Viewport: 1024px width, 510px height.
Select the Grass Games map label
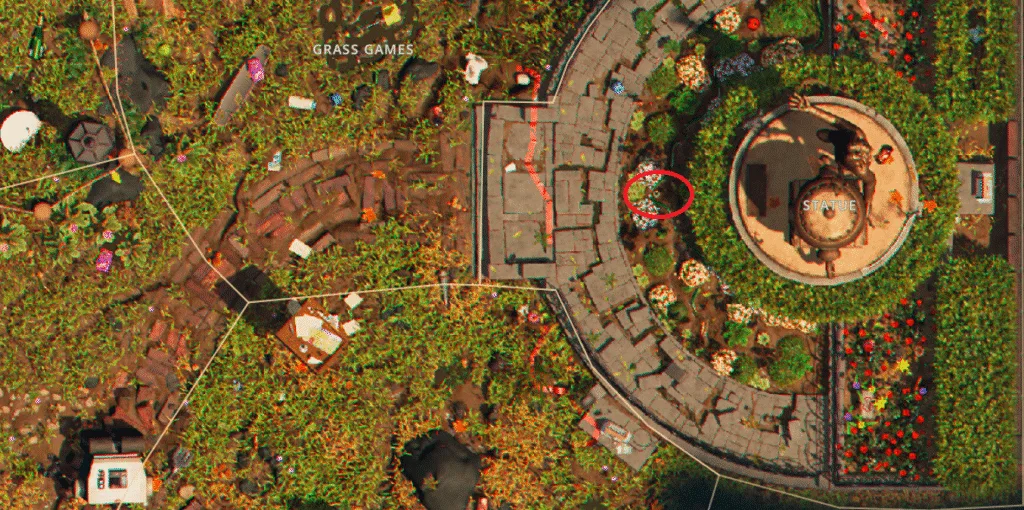pyautogui.click(x=363, y=49)
